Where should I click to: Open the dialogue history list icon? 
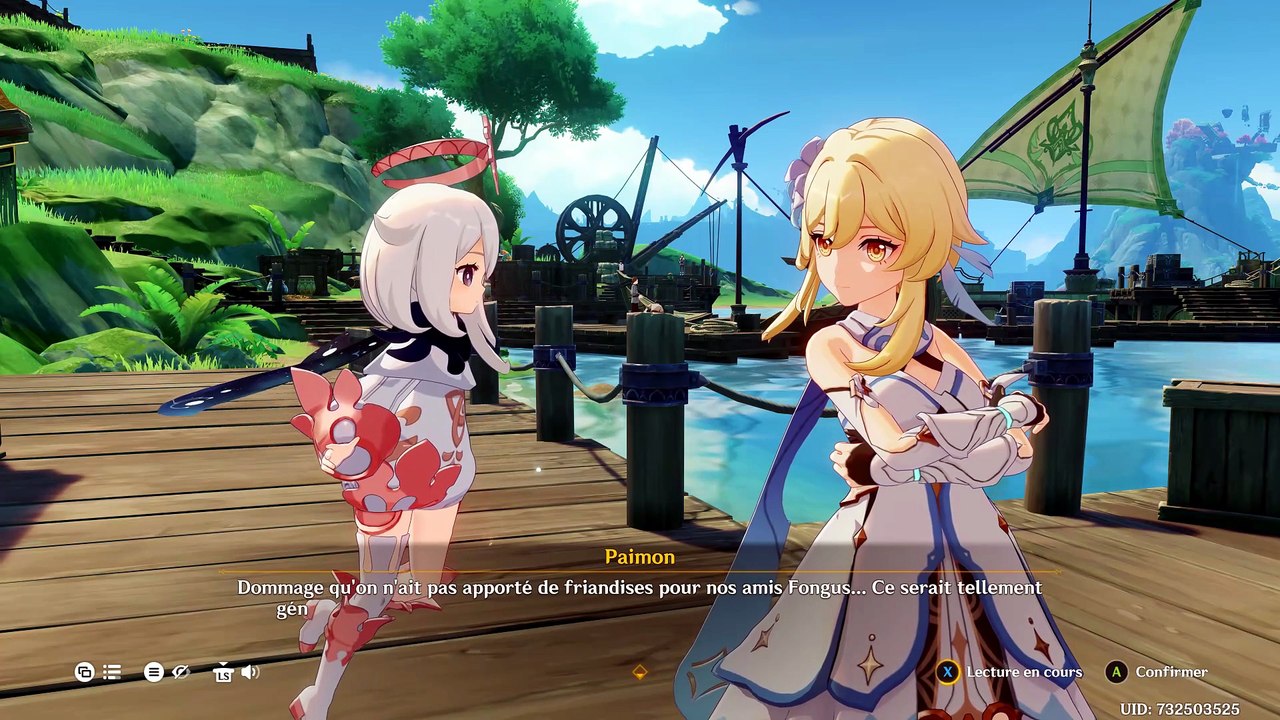point(112,673)
